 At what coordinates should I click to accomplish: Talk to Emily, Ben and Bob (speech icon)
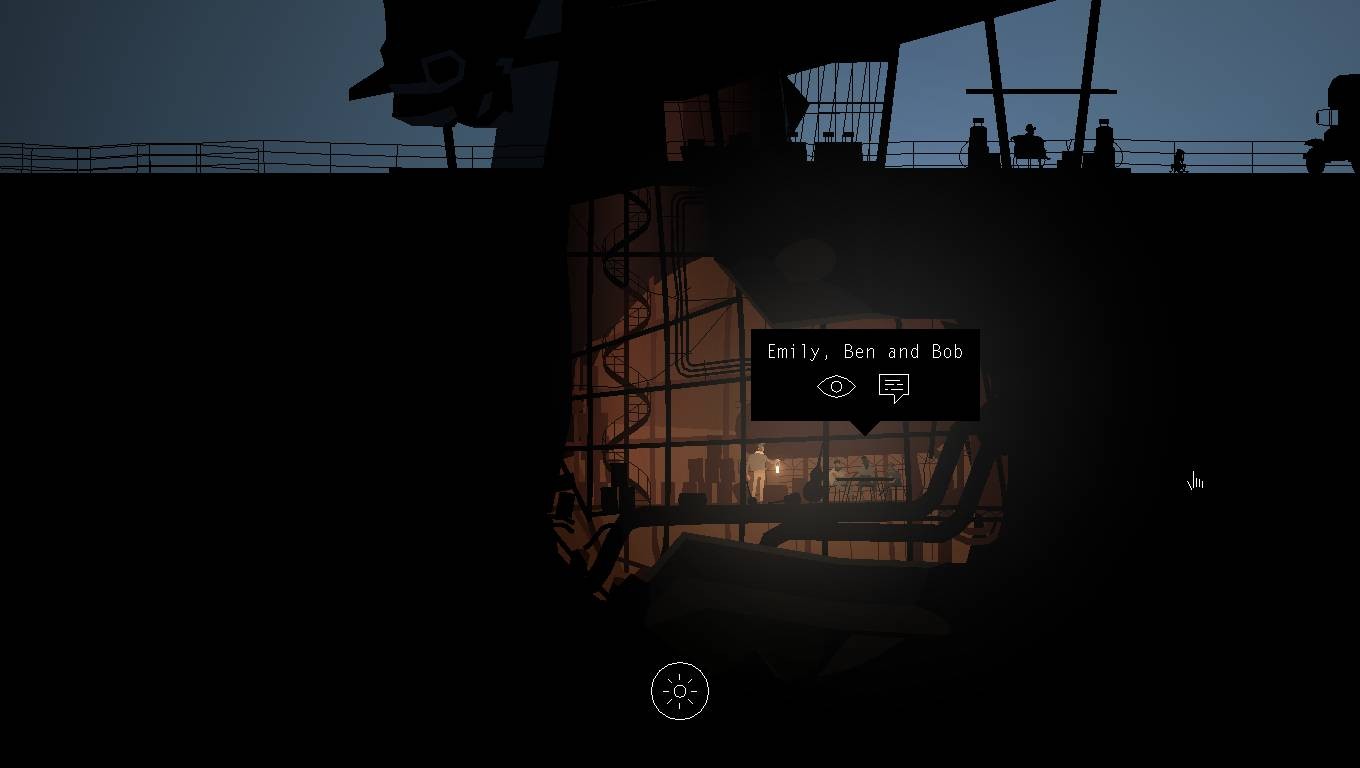(x=893, y=387)
